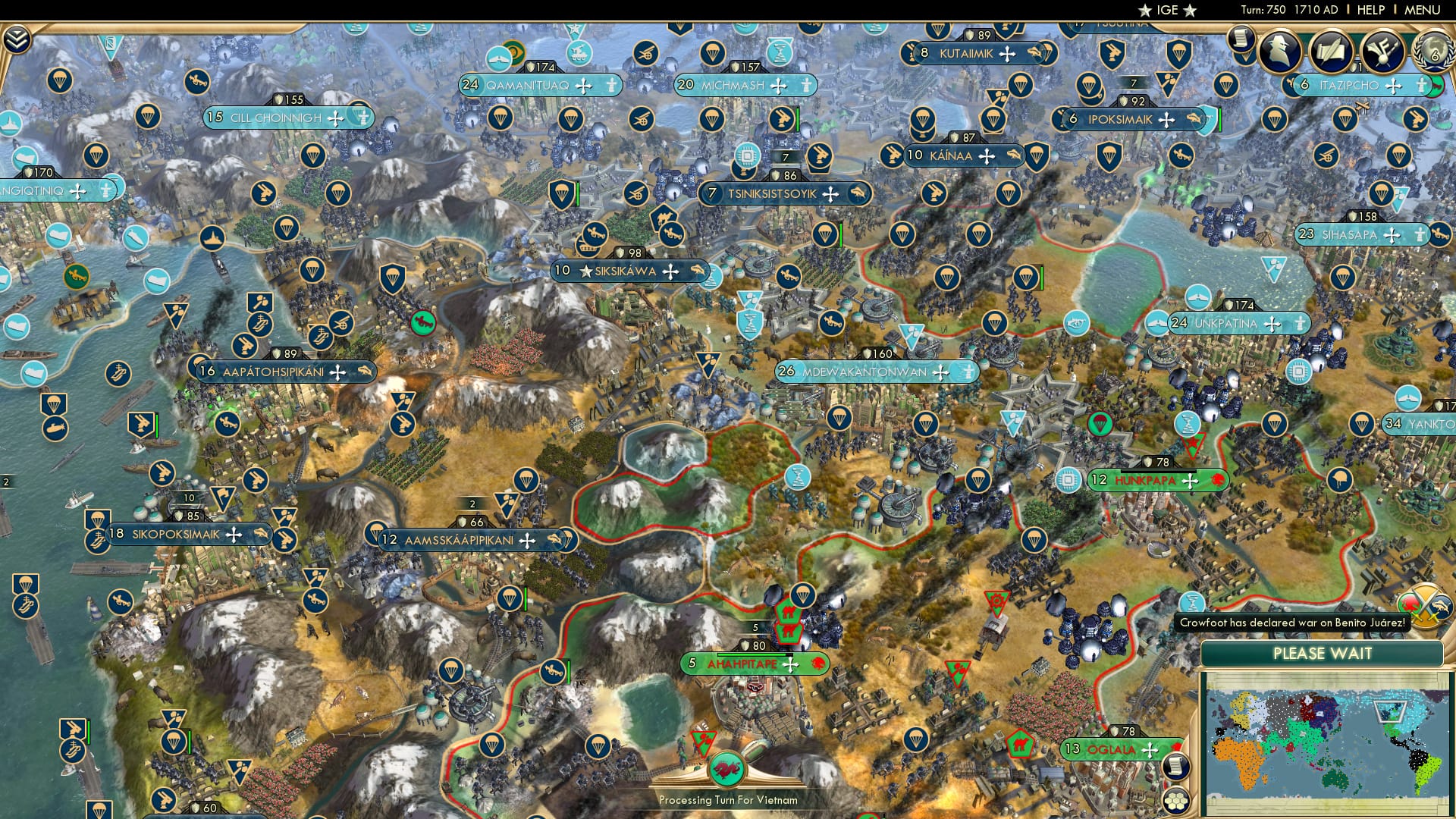This screenshot has width=1456, height=819.
Task: Toggle strategic view with the hex icon under minimap
Action: pos(1175,800)
